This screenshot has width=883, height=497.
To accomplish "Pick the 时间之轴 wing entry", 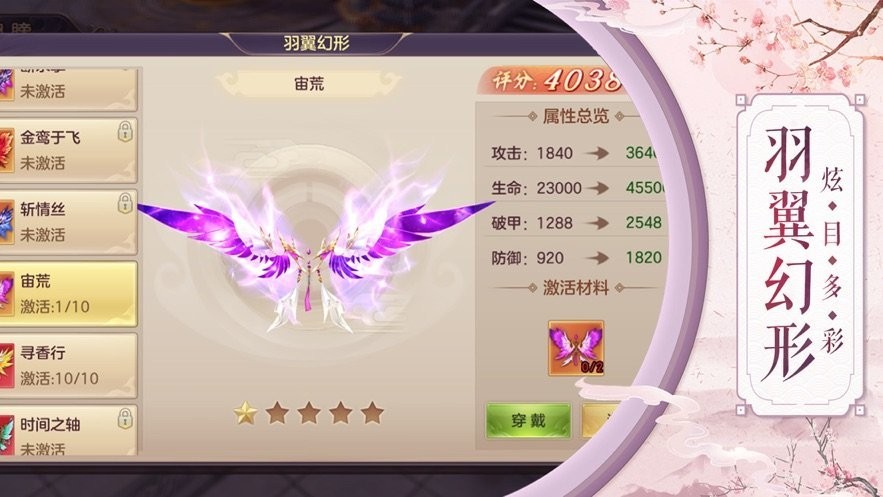I will pos(68,433).
